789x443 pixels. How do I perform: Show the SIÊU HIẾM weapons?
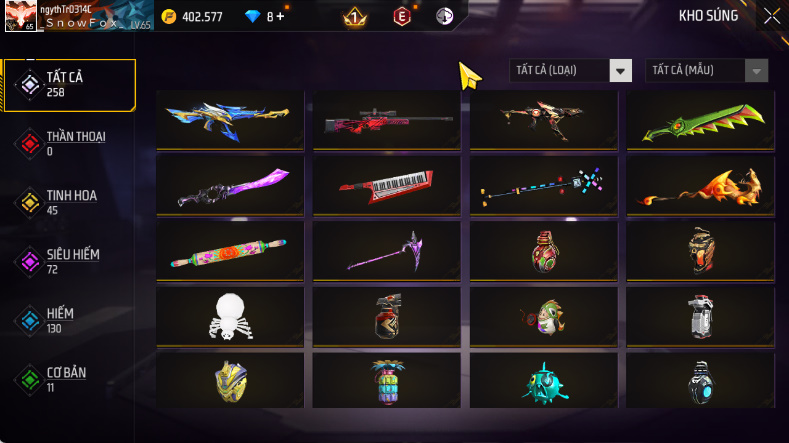(70, 261)
